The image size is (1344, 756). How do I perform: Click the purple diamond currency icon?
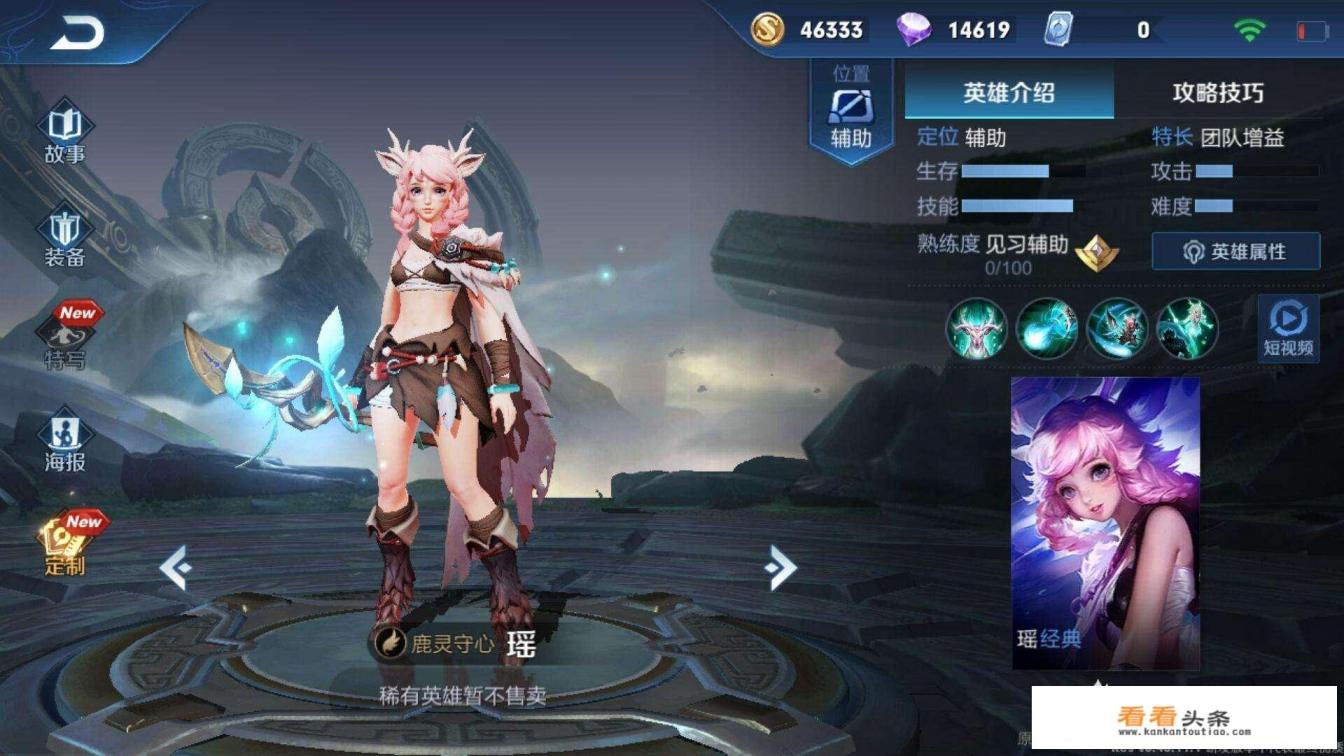(912, 30)
